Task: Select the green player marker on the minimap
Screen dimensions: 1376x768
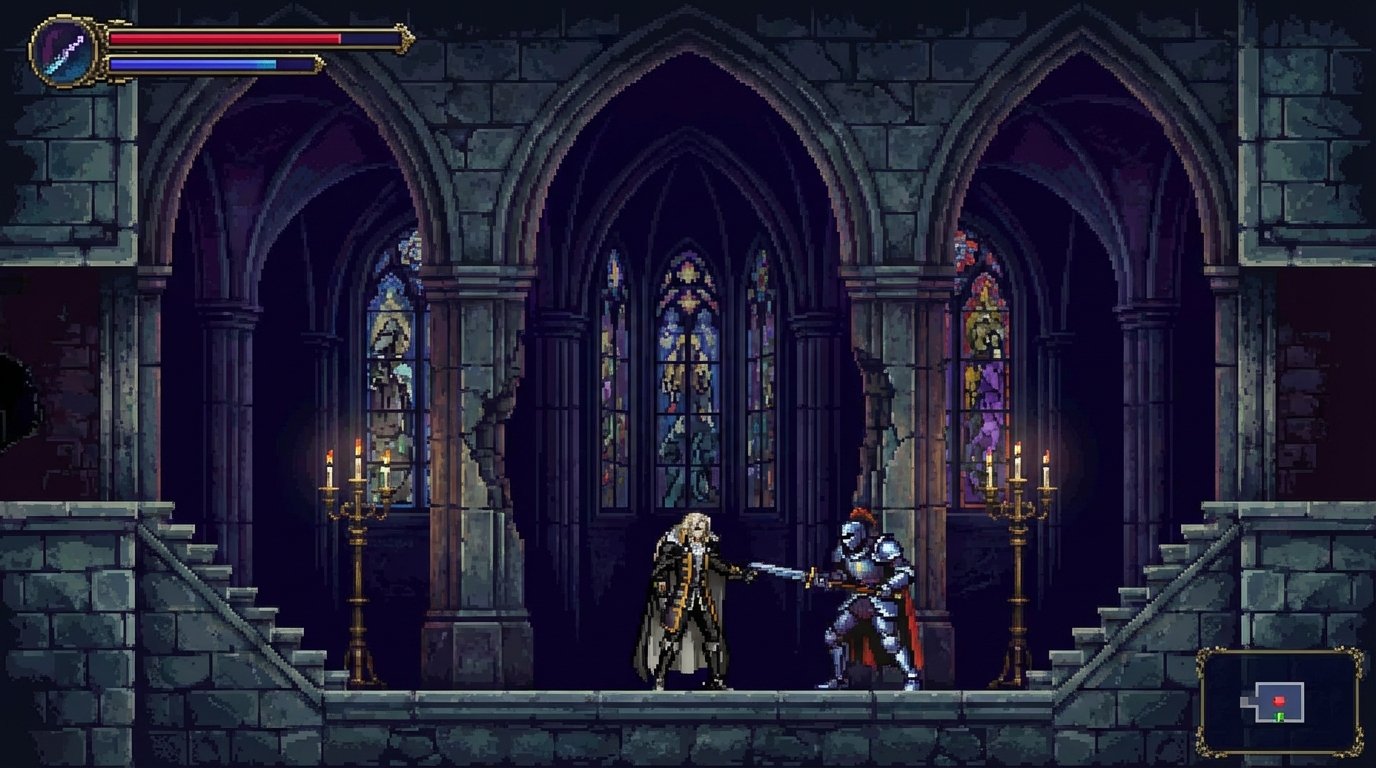Action: (x=1279, y=716)
